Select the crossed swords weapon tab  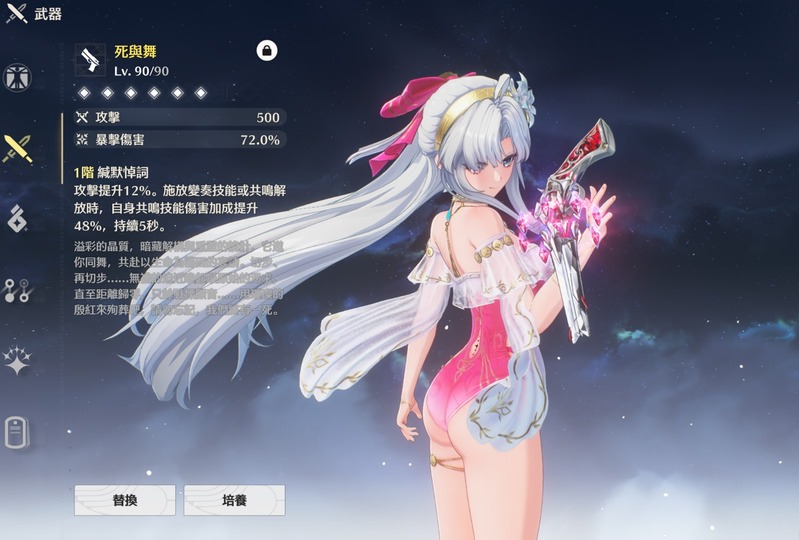coord(18,148)
